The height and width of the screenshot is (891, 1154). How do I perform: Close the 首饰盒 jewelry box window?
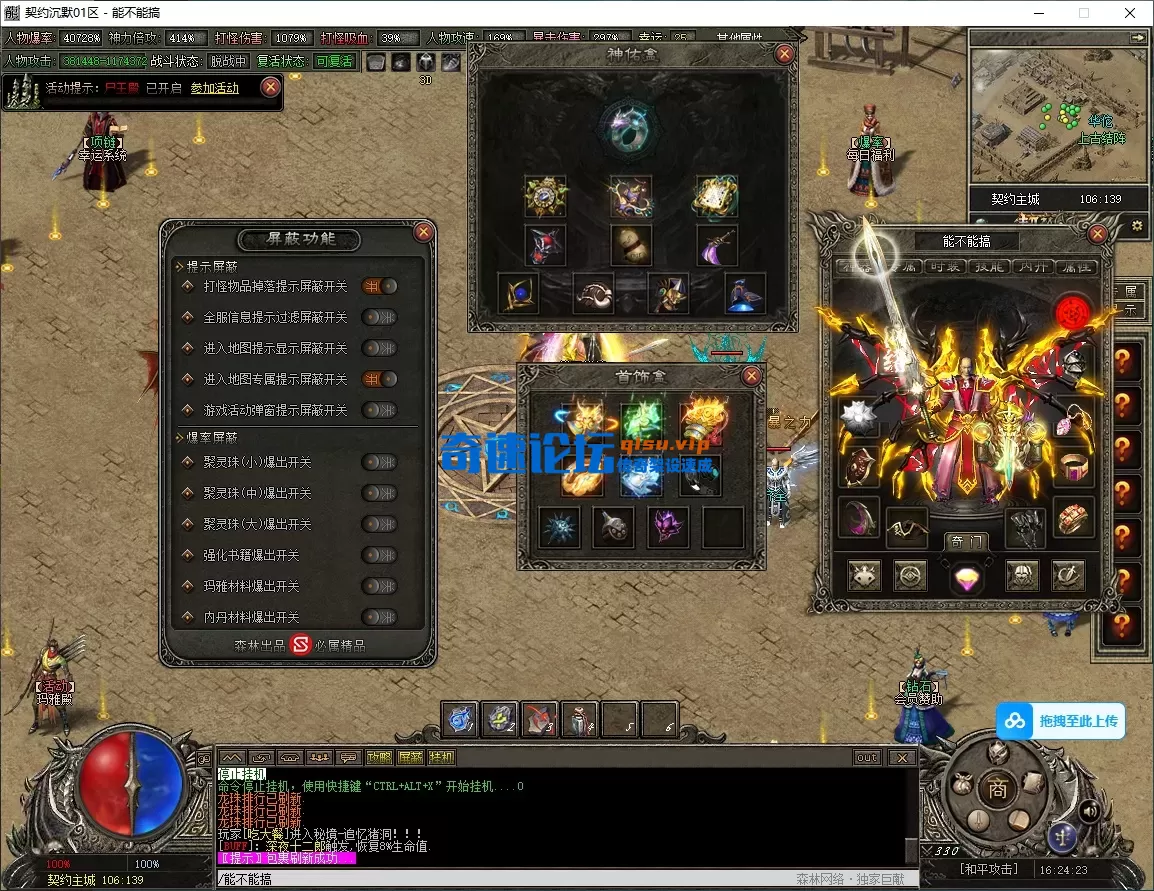tap(751, 376)
